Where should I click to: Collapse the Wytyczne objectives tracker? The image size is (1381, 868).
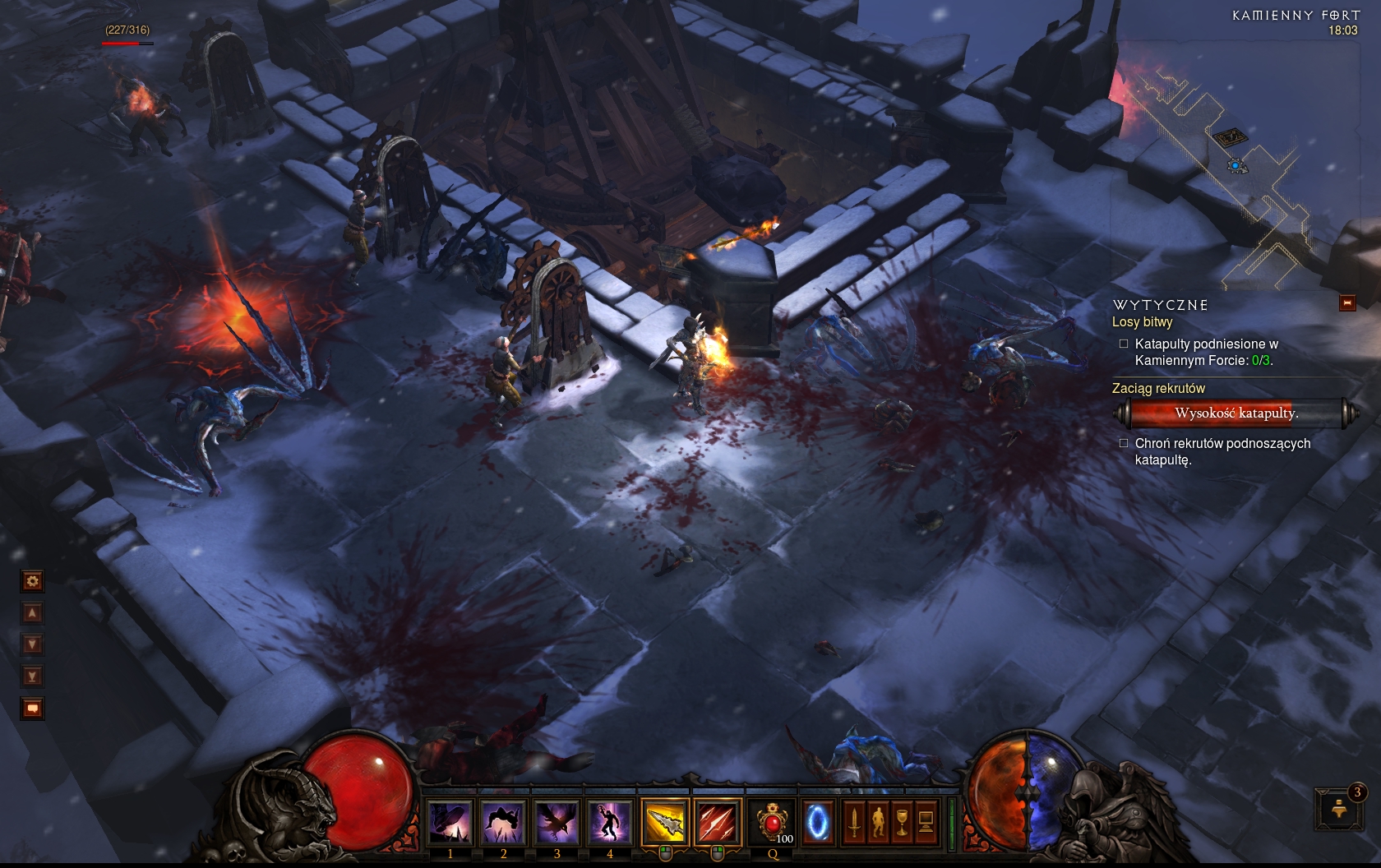[x=1347, y=303]
